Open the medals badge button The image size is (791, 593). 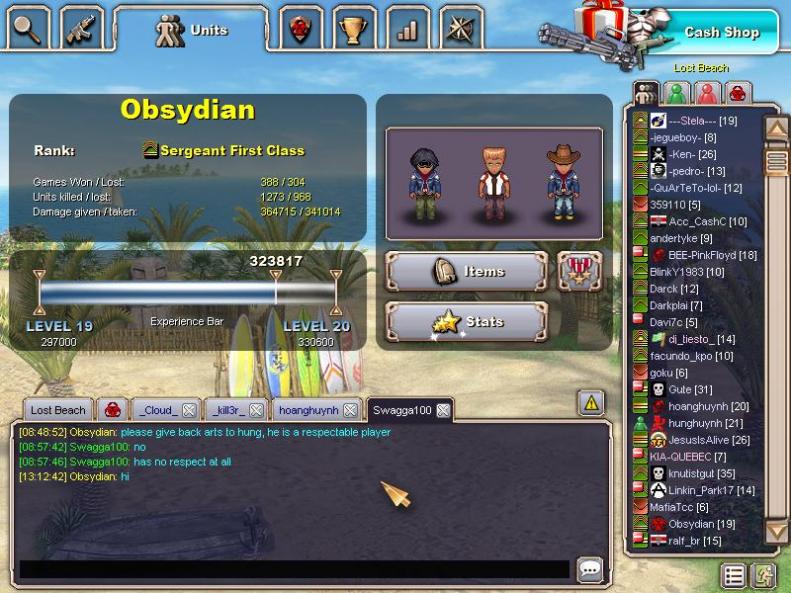coord(578,271)
